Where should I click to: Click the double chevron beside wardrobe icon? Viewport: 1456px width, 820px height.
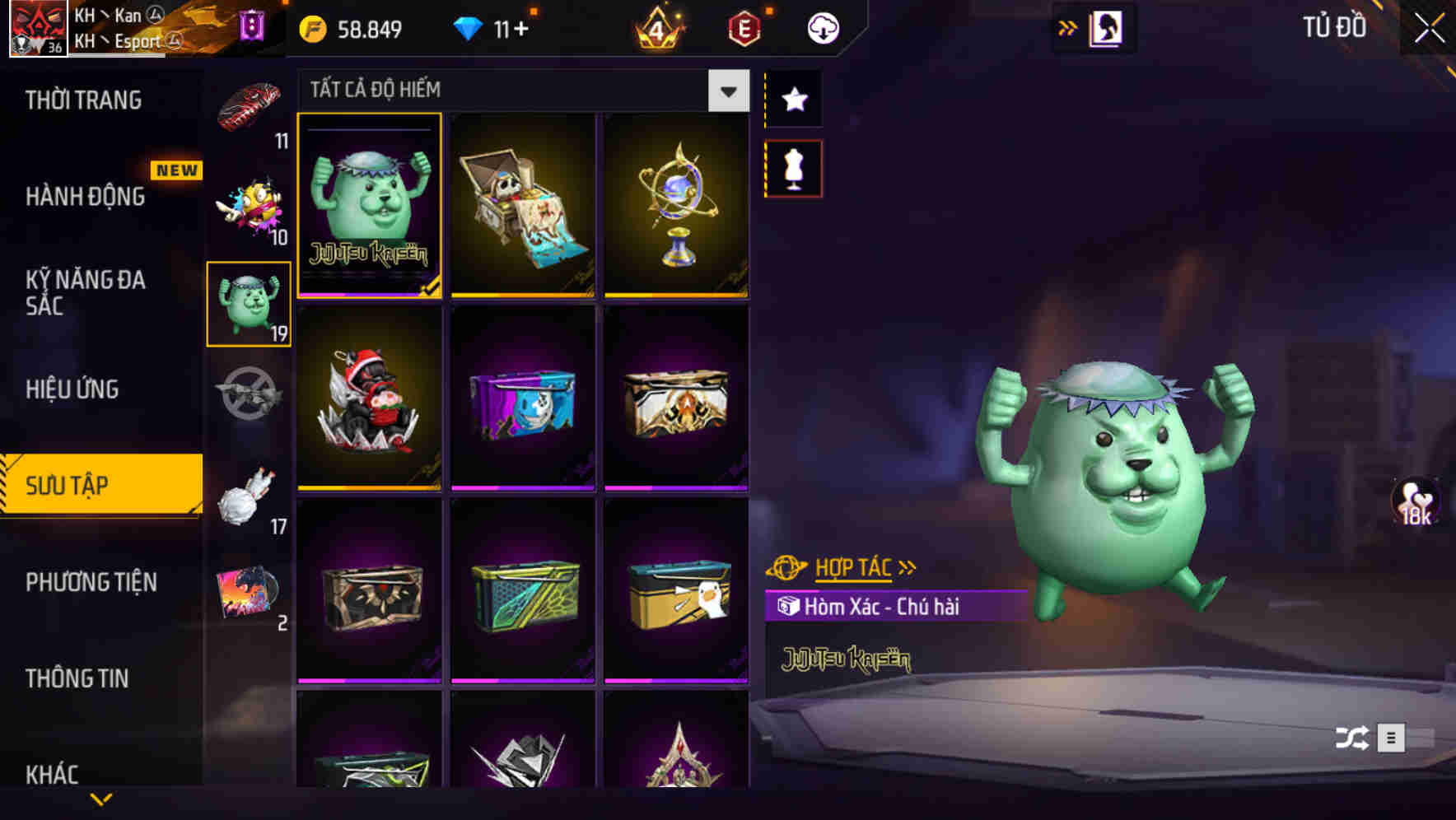click(1068, 26)
